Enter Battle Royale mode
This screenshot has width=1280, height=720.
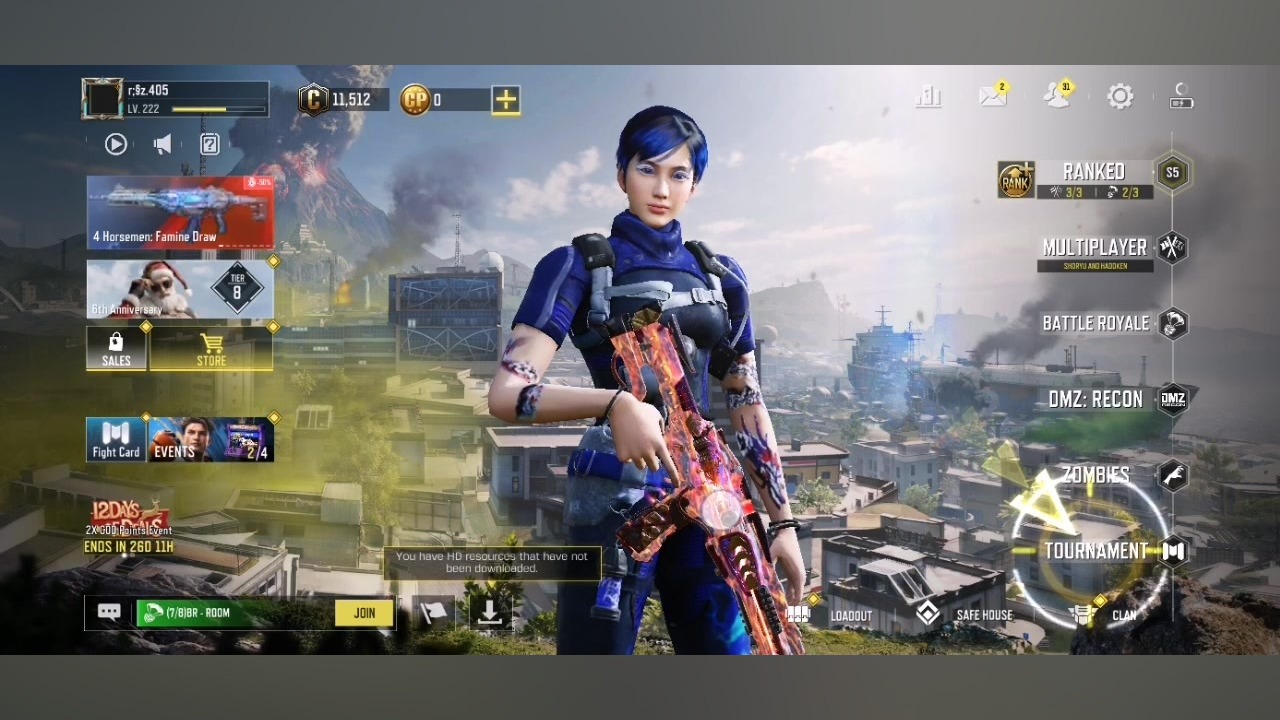click(1096, 323)
